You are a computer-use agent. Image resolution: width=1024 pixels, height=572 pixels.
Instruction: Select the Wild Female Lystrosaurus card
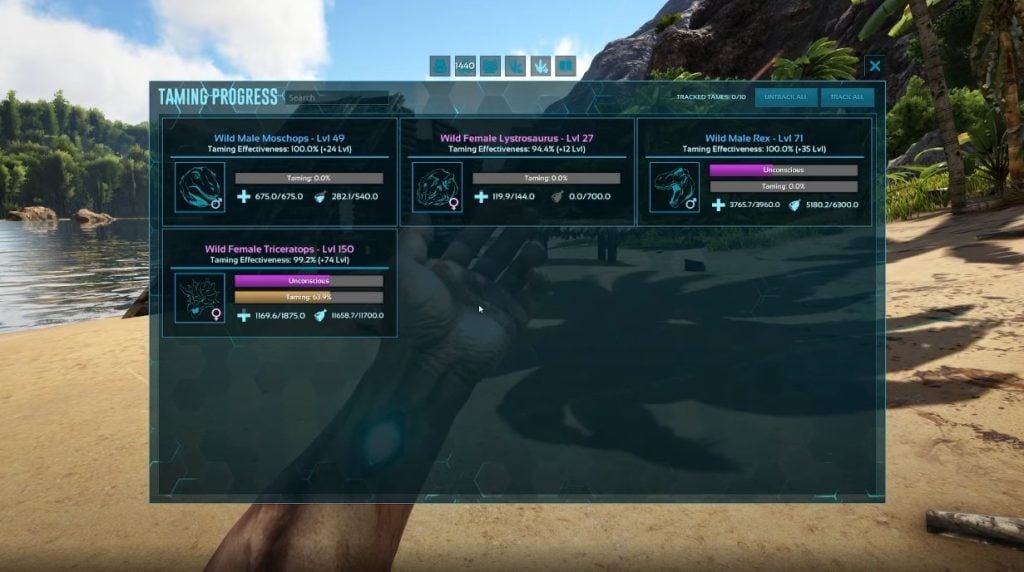pos(517,172)
